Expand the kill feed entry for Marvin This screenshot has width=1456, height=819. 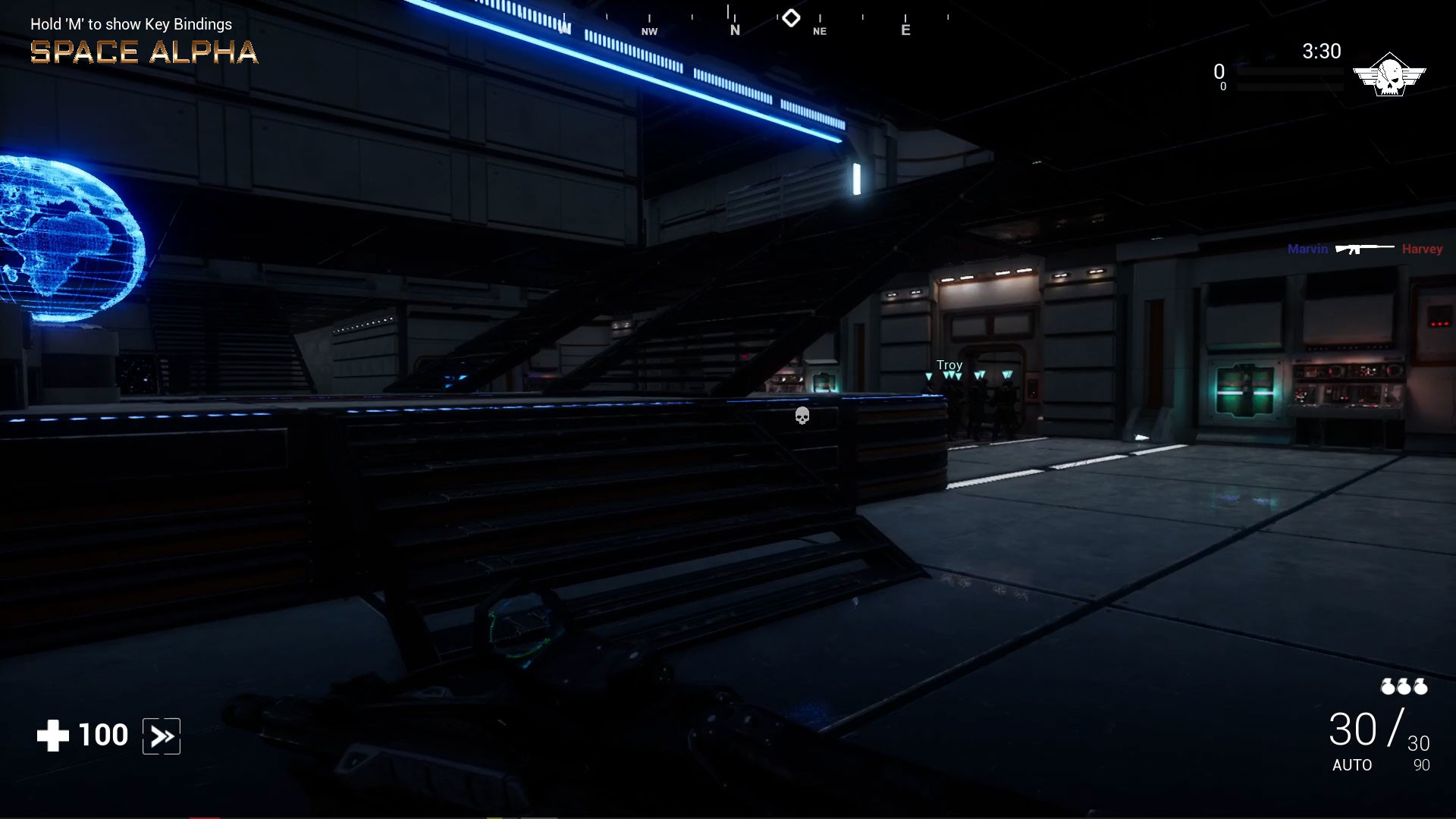point(1307,249)
